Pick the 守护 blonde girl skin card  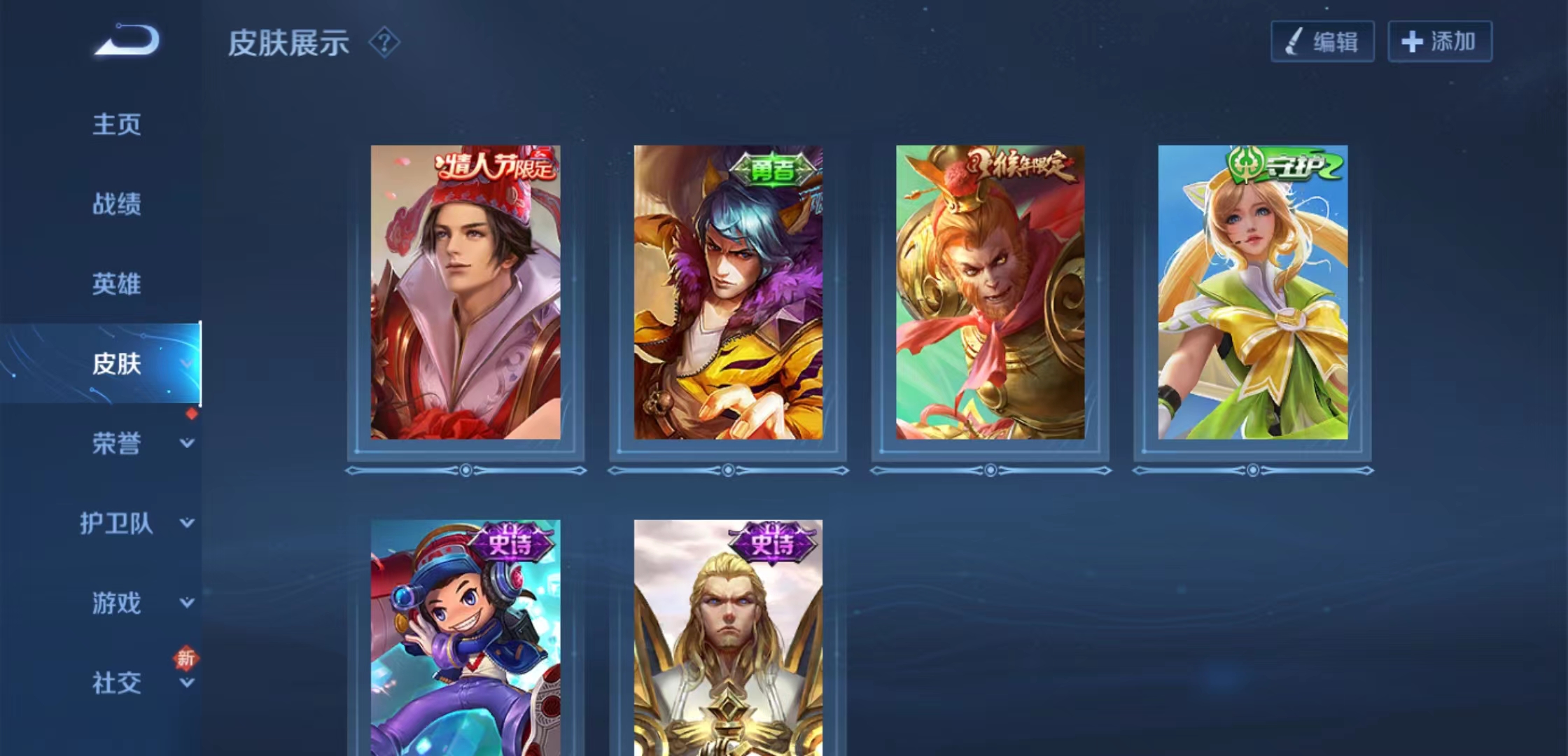pos(1253,293)
